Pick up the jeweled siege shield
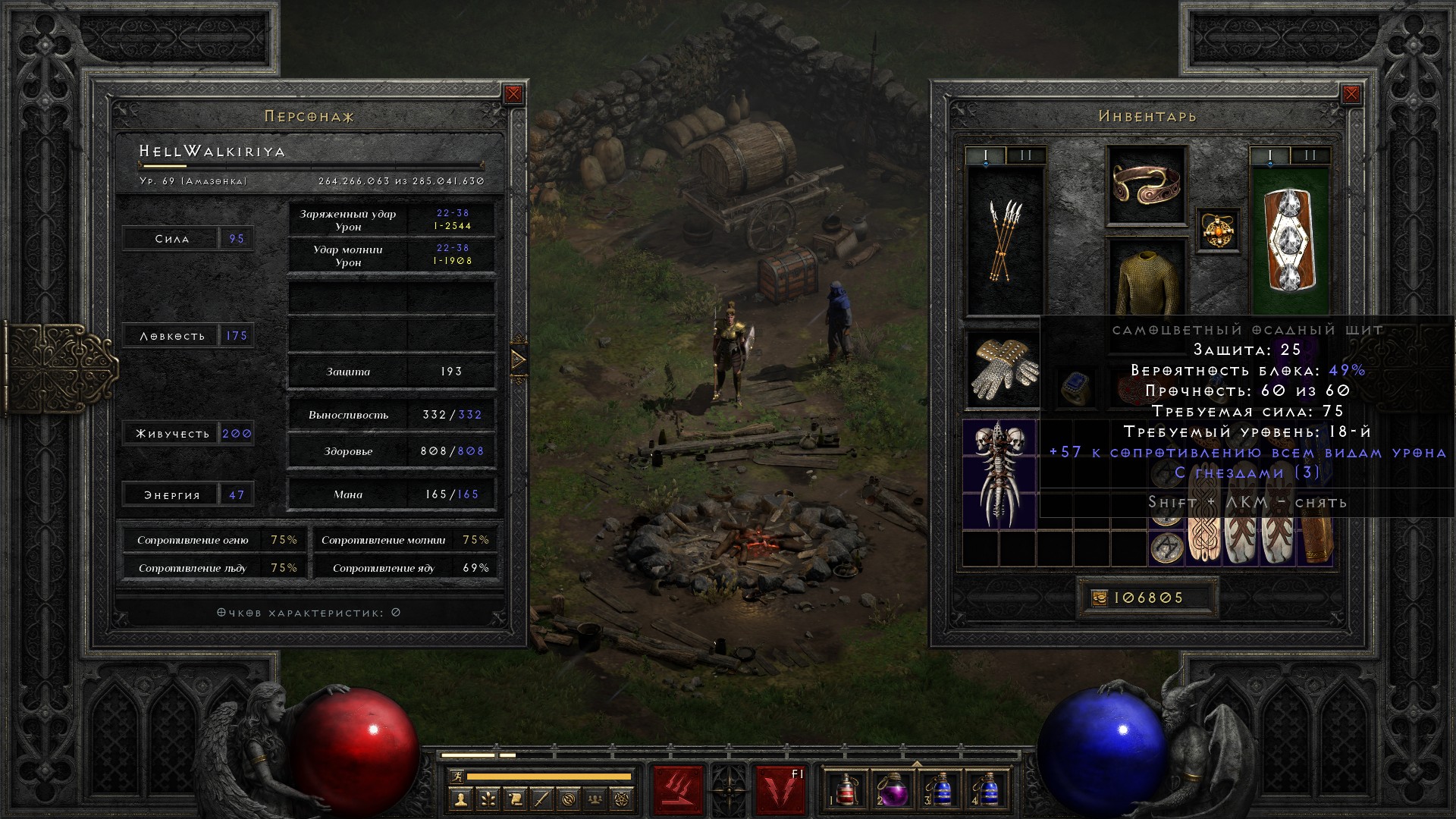This screenshot has width=1456, height=819. (1289, 240)
